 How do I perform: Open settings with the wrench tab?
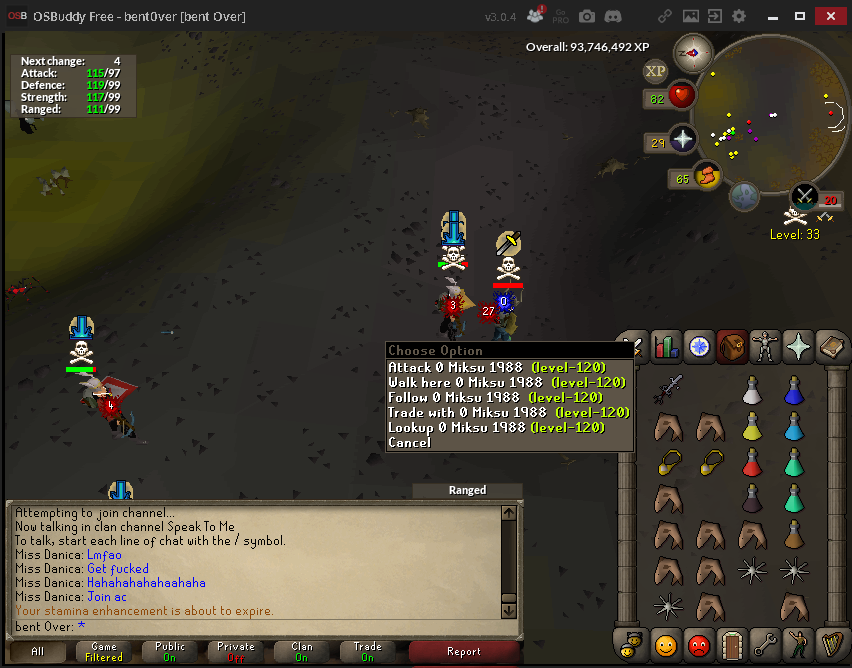765,645
